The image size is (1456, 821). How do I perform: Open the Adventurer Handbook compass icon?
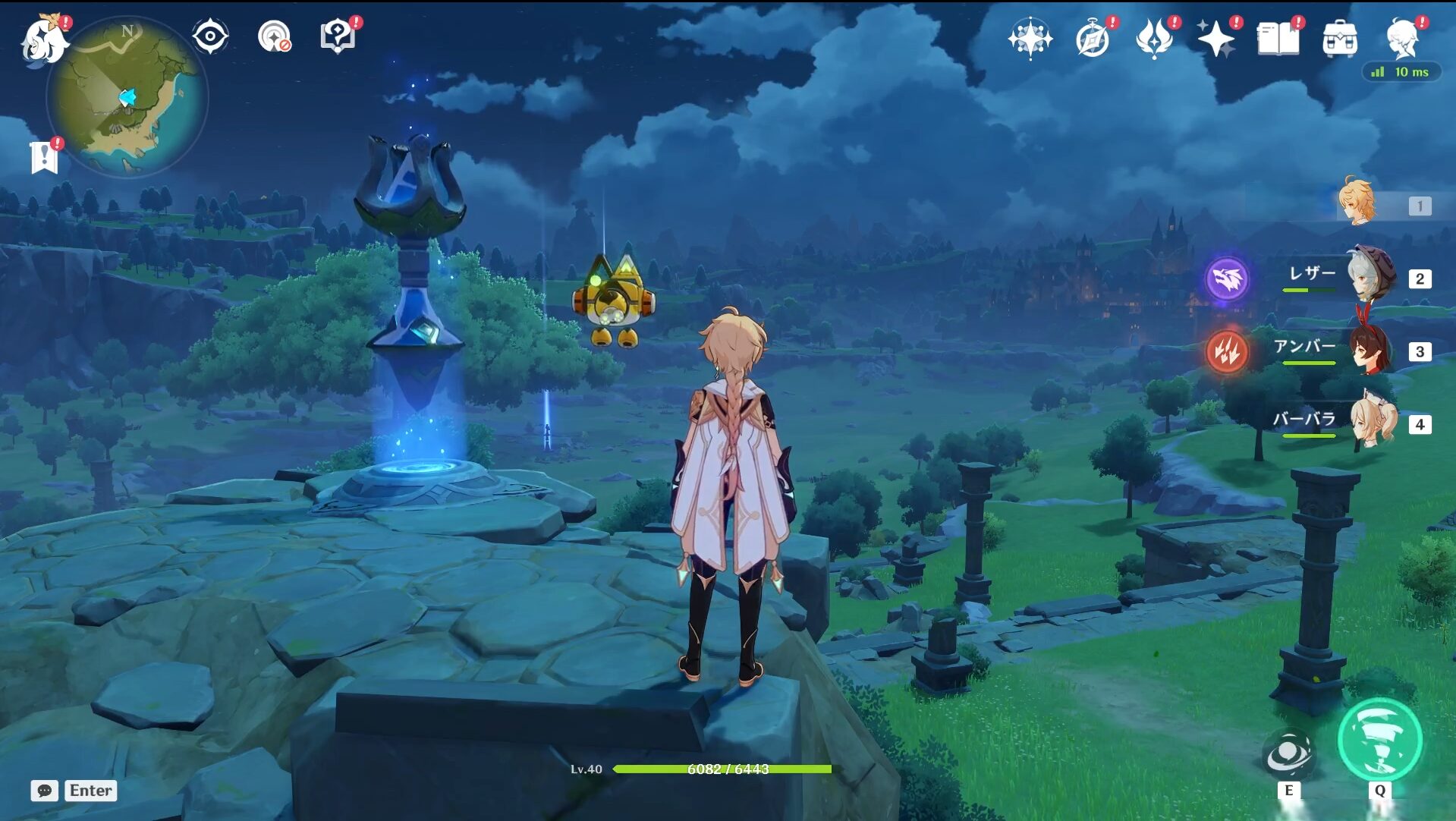tap(1093, 38)
